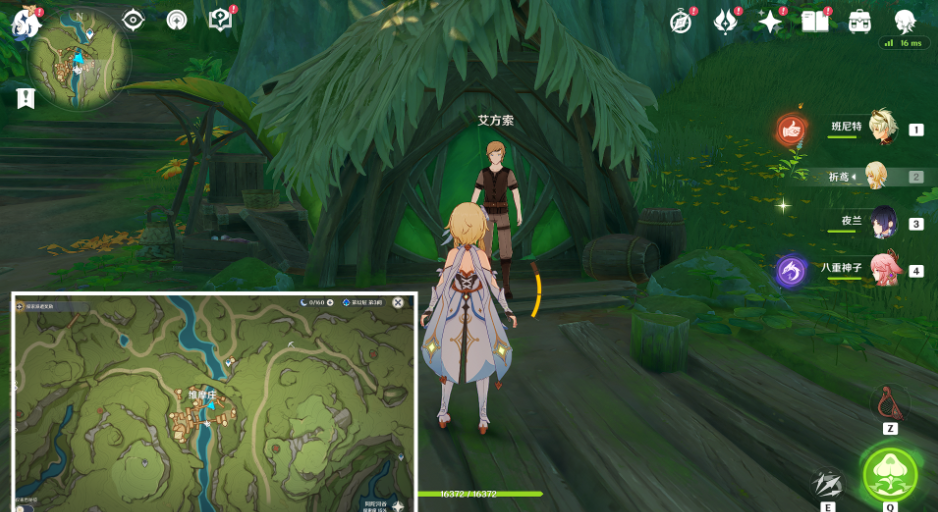Open the quest banner icon below minimap
Screen dimensions: 938x512
(x=26, y=98)
